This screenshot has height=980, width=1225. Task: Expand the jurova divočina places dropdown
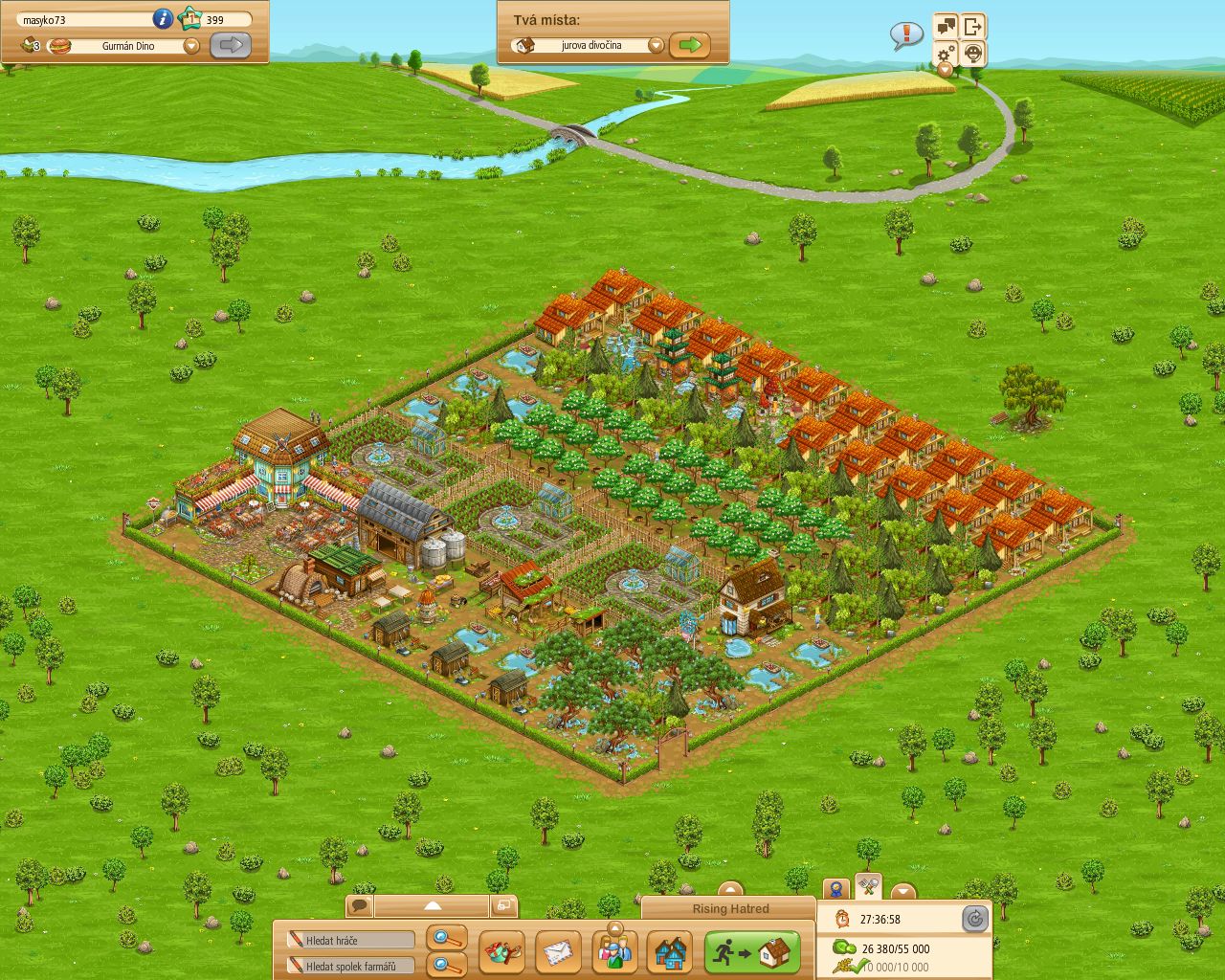coord(656,44)
